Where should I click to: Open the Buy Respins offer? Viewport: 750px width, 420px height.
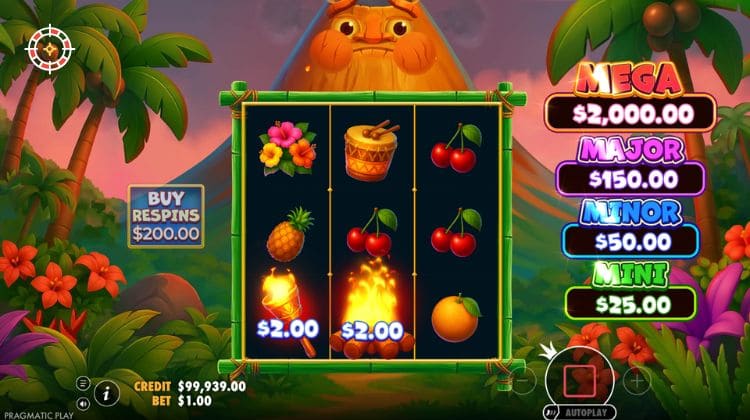point(165,216)
